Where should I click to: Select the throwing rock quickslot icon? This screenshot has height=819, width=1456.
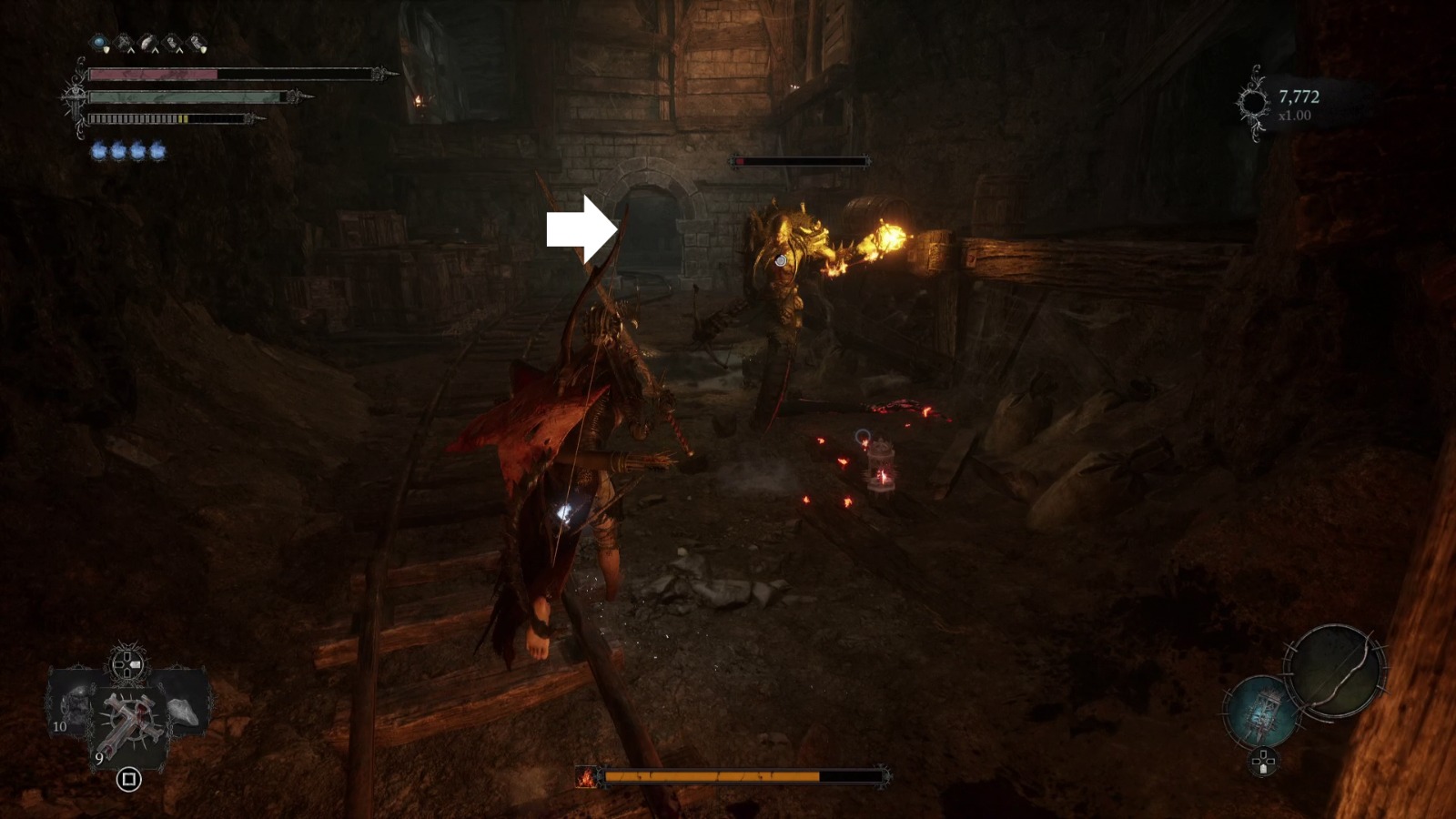[147, 39]
